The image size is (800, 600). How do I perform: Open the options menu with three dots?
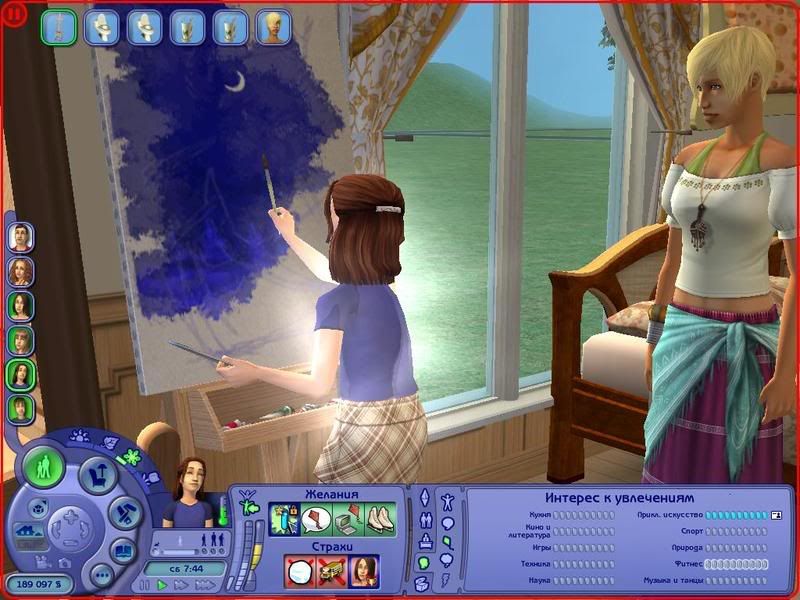(x=100, y=575)
